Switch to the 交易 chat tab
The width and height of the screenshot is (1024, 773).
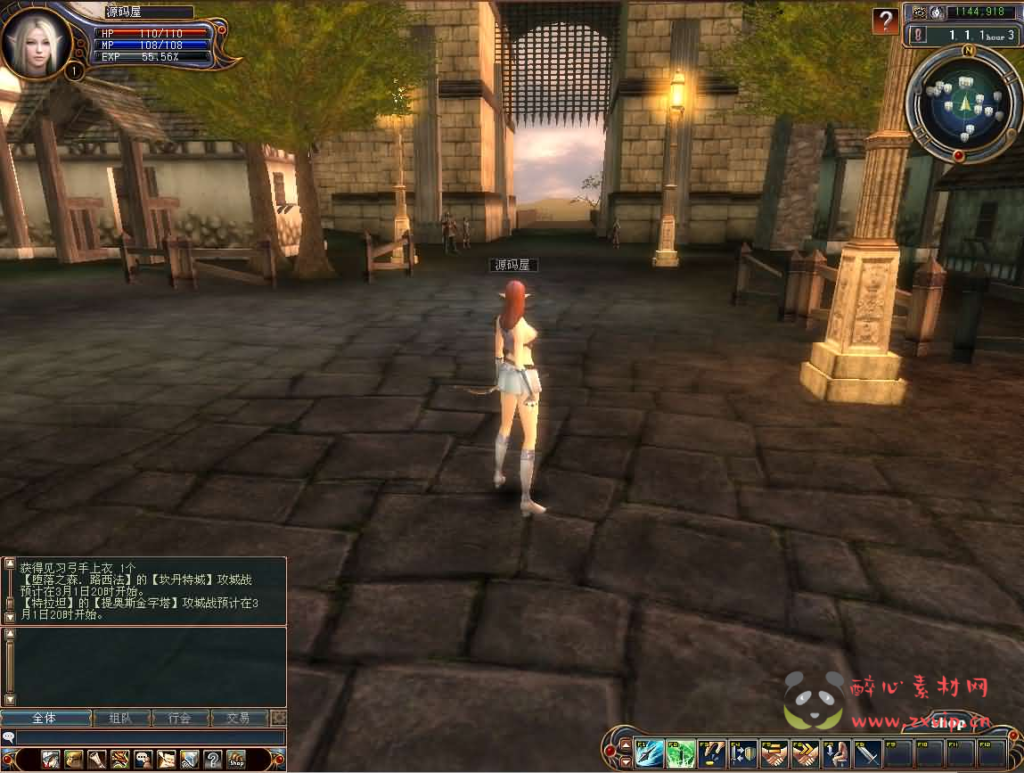click(x=238, y=718)
